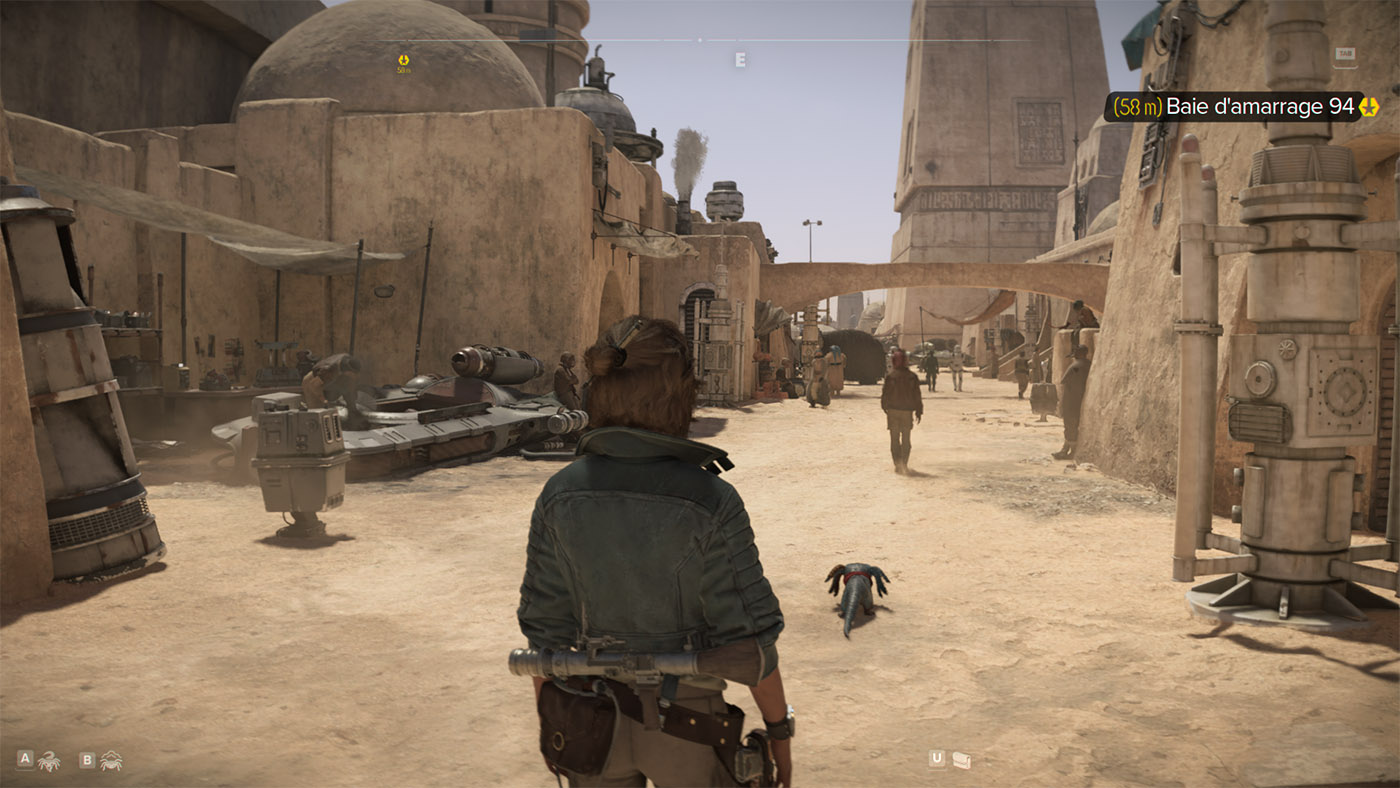The image size is (1400, 788).
Task: Click the power droid near the speeder
Action: click(300, 460)
